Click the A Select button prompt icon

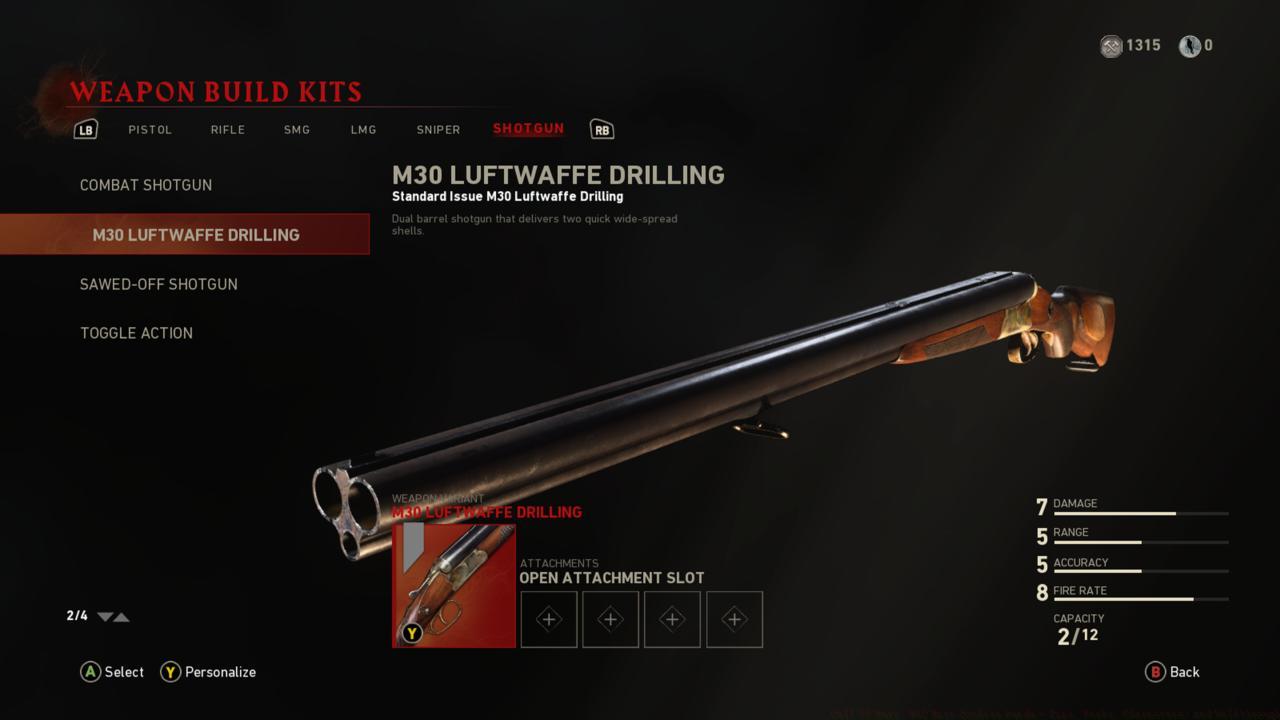[x=88, y=672]
